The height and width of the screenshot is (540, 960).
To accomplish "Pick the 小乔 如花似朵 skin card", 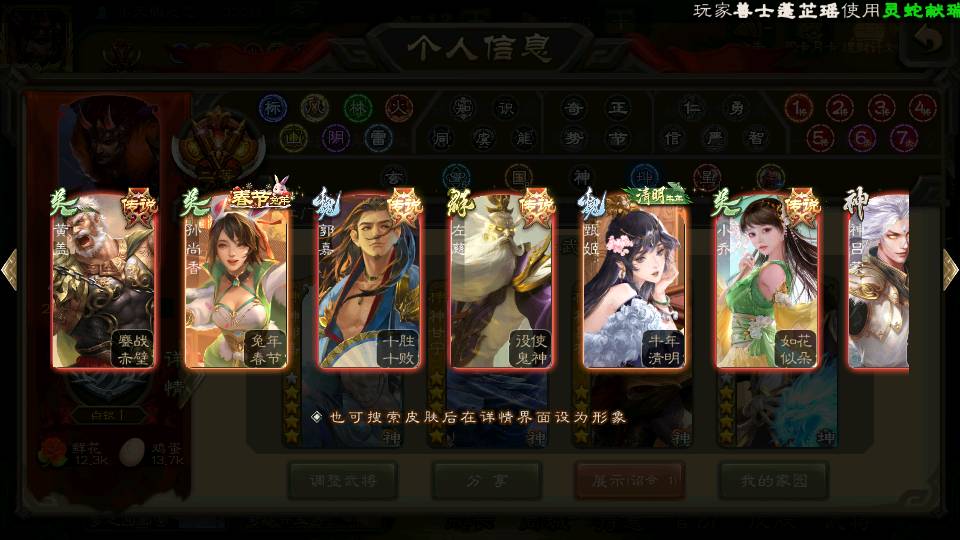I will coord(764,282).
